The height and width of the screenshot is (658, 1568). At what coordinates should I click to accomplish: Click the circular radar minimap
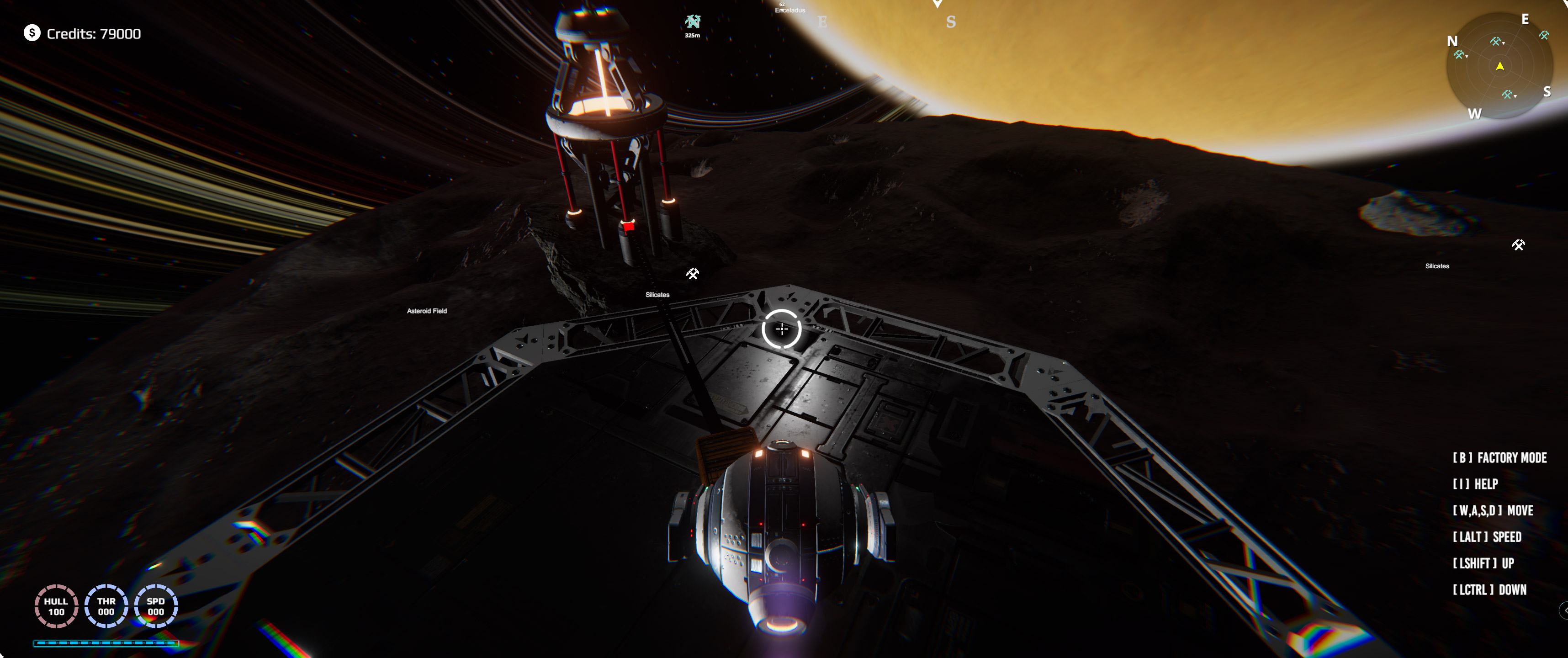tap(1499, 66)
